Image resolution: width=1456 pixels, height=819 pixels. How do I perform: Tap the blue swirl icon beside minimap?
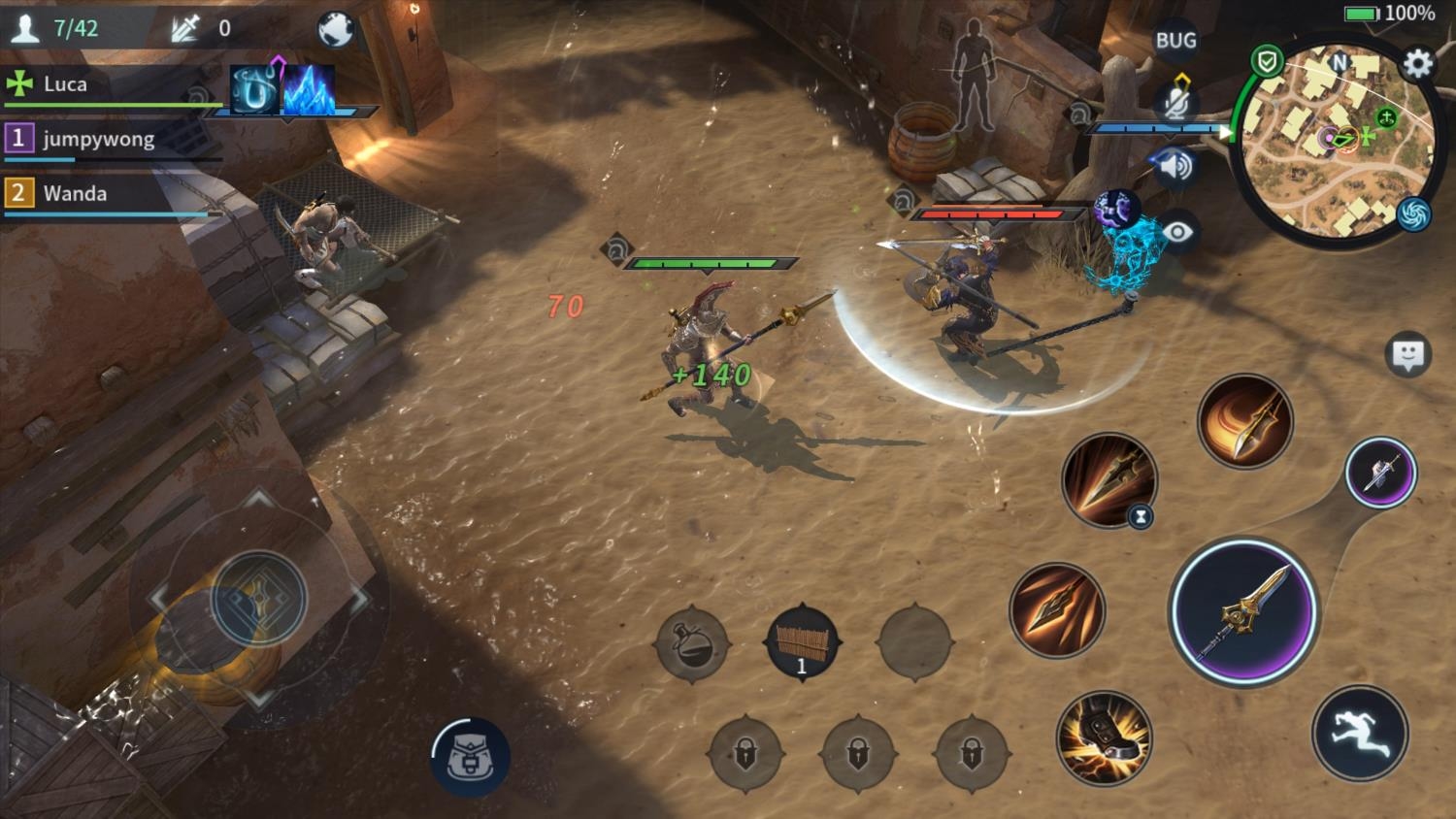(x=1413, y=214)
